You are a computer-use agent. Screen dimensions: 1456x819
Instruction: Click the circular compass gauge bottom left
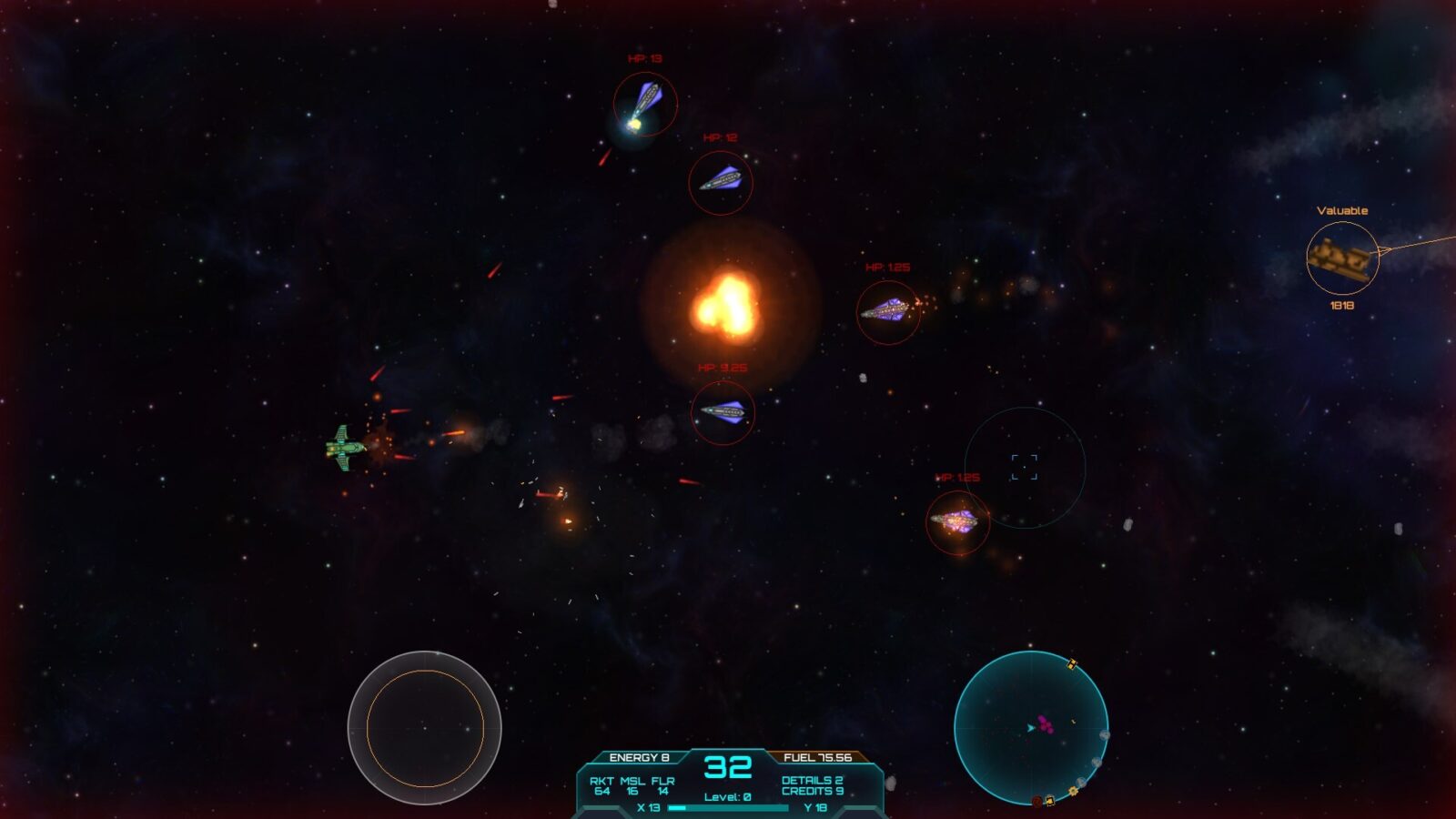pos(428,725)
